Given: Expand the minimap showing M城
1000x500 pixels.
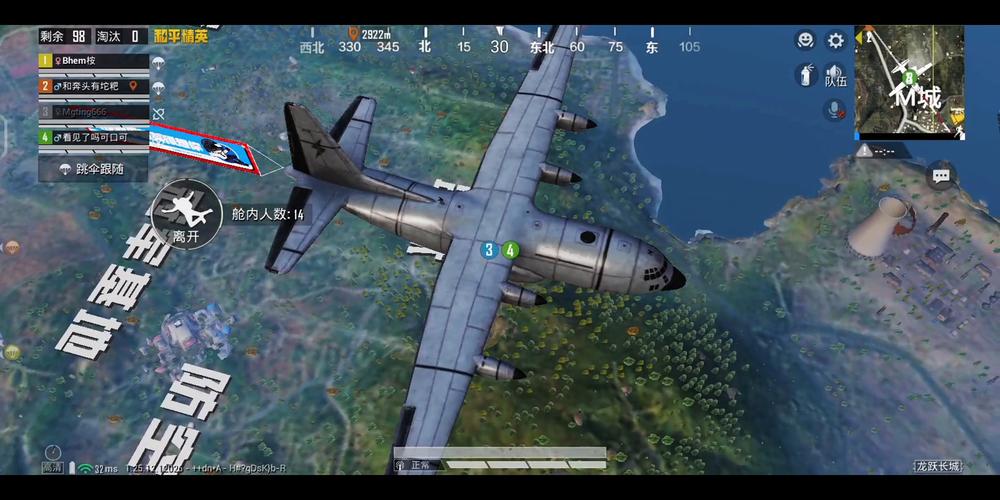Looking at the screenshot, I should (909, 81).
